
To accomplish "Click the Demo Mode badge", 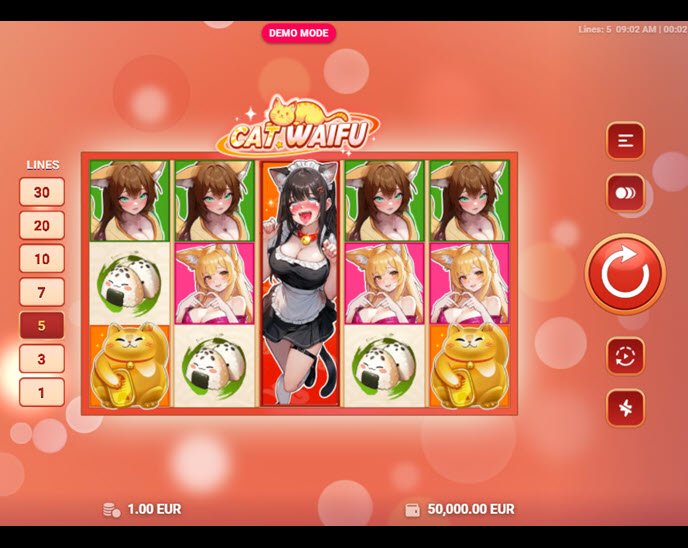I will [x=299, y=33].
